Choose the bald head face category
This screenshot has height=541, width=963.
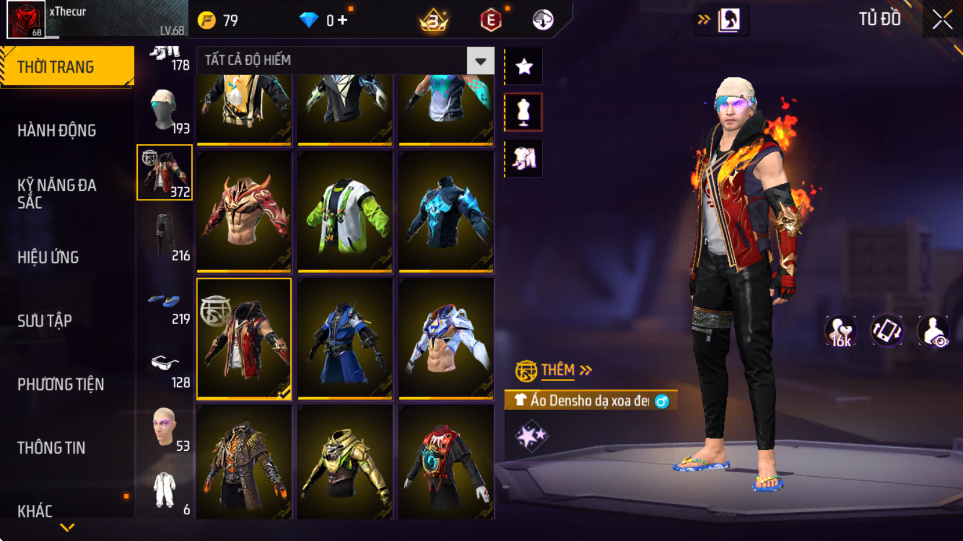[165, 428]
